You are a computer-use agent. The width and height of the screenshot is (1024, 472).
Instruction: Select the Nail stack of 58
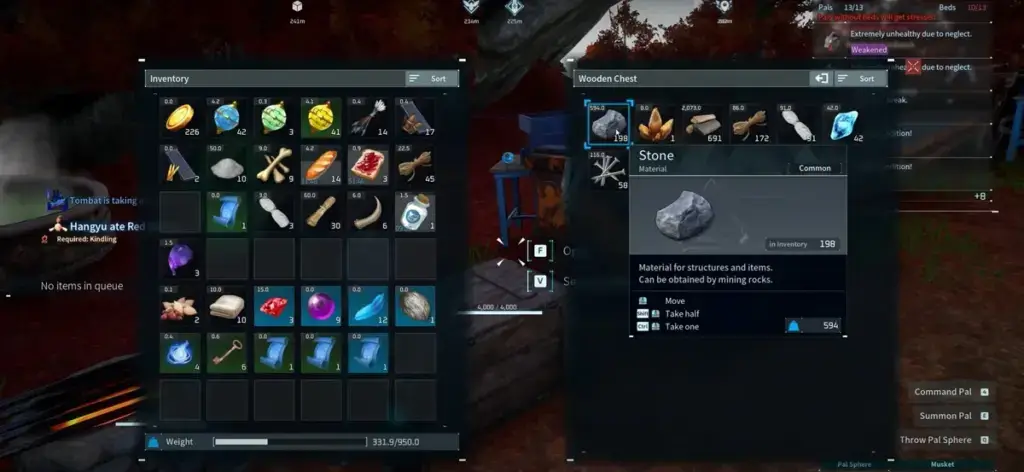click(x=609, y=169)
